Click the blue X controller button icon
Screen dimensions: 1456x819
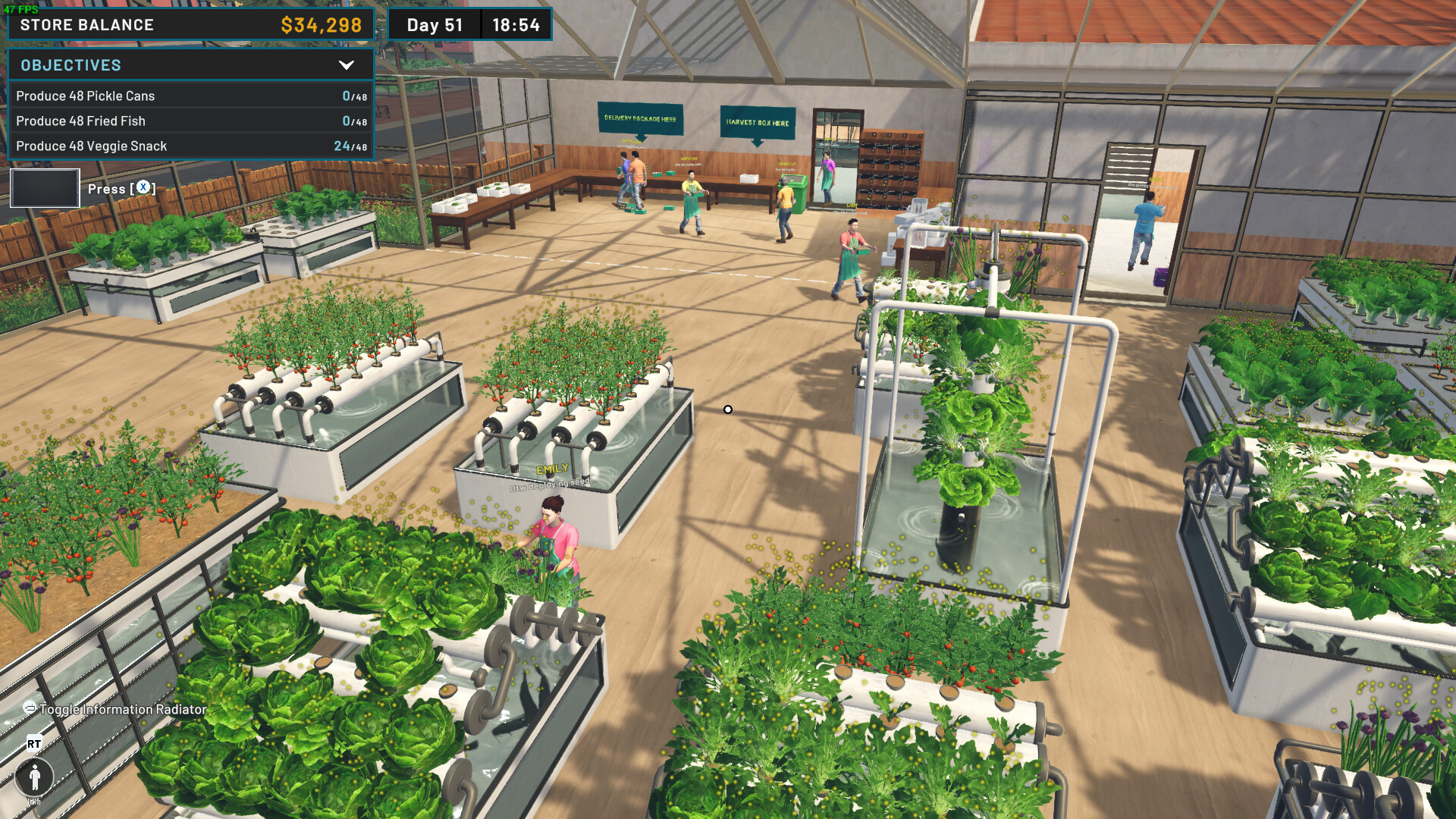point(141,188)
